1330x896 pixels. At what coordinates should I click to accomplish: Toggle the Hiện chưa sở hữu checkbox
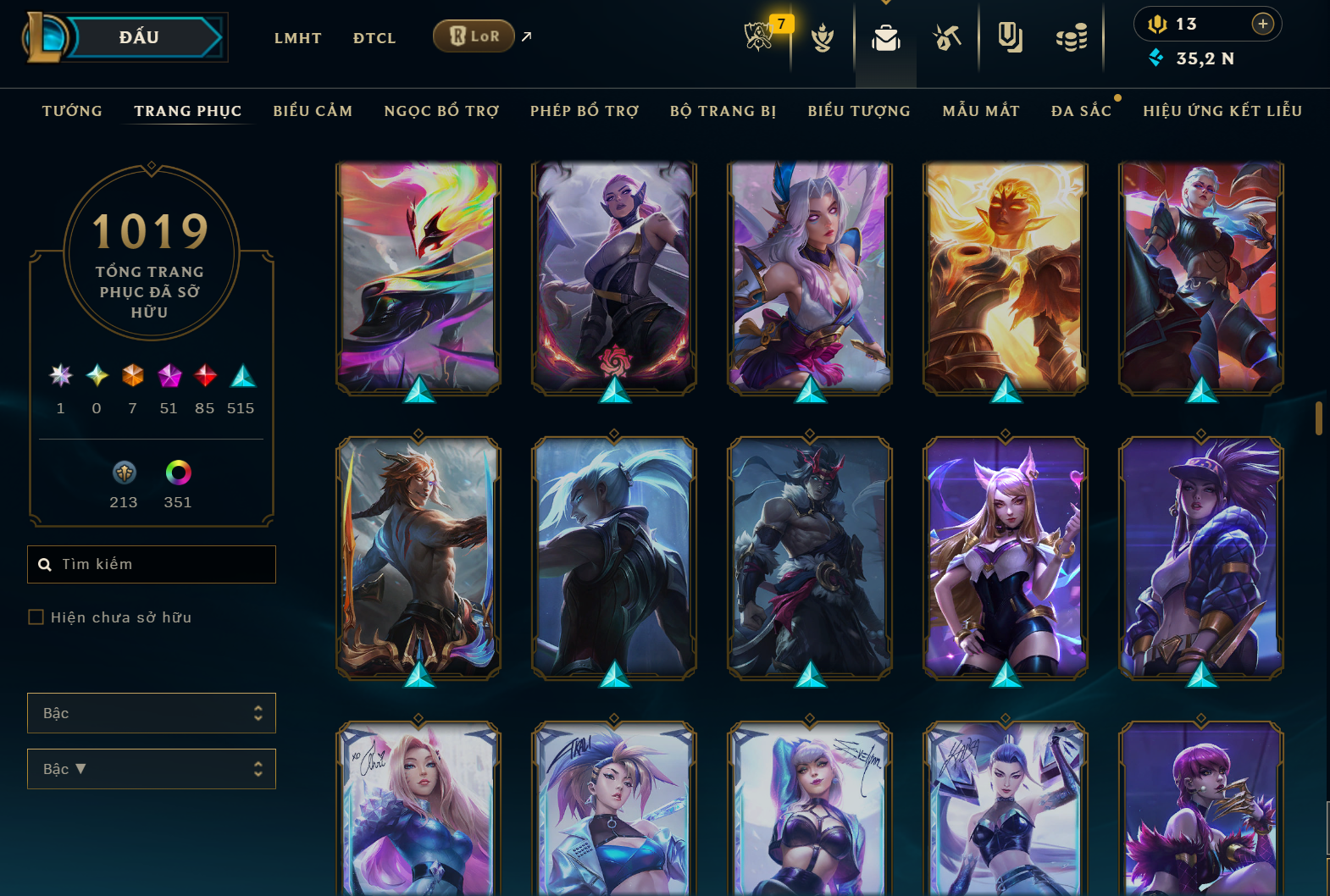pos(36,617)
